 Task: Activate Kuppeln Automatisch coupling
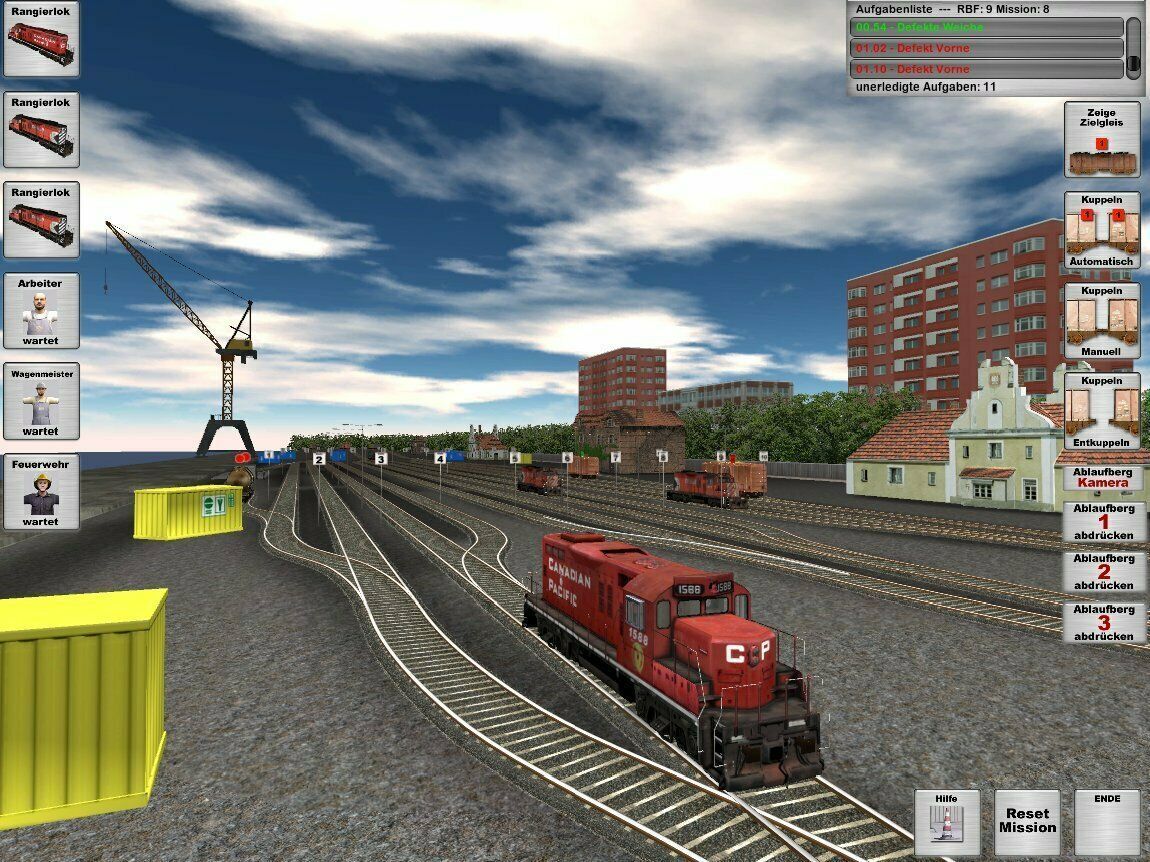1102,230
